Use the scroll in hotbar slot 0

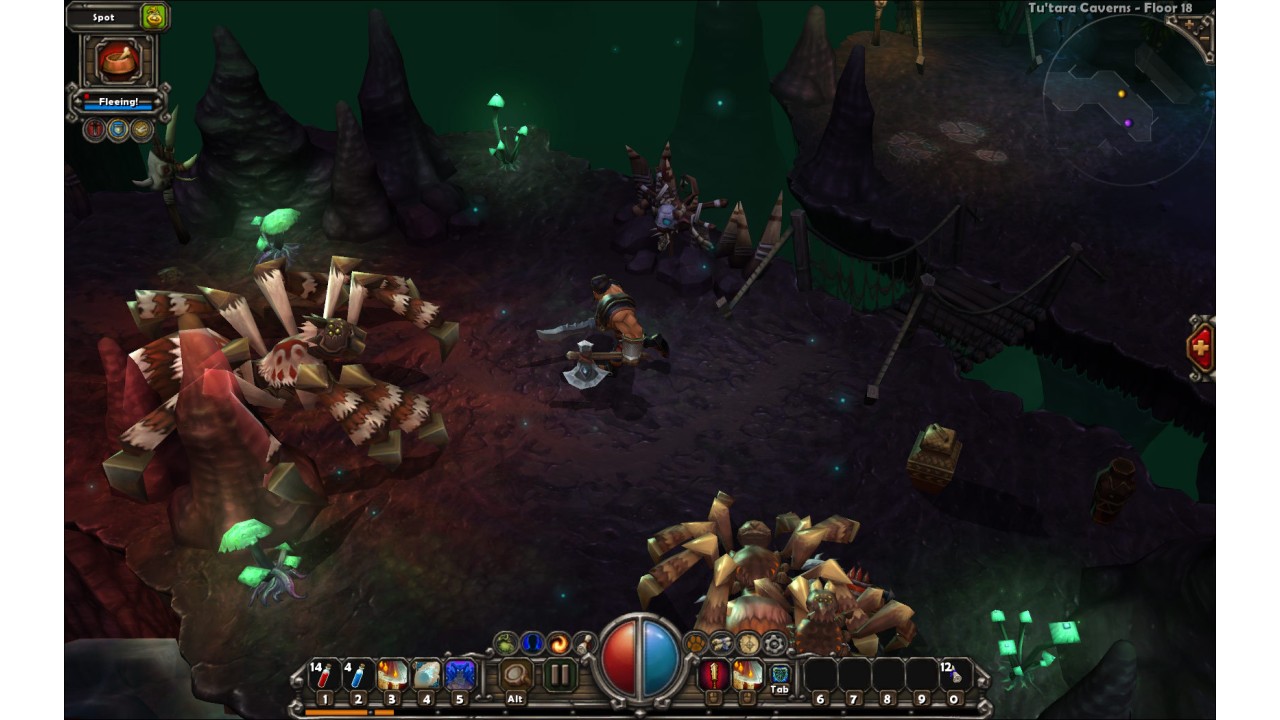click(955, 676)
